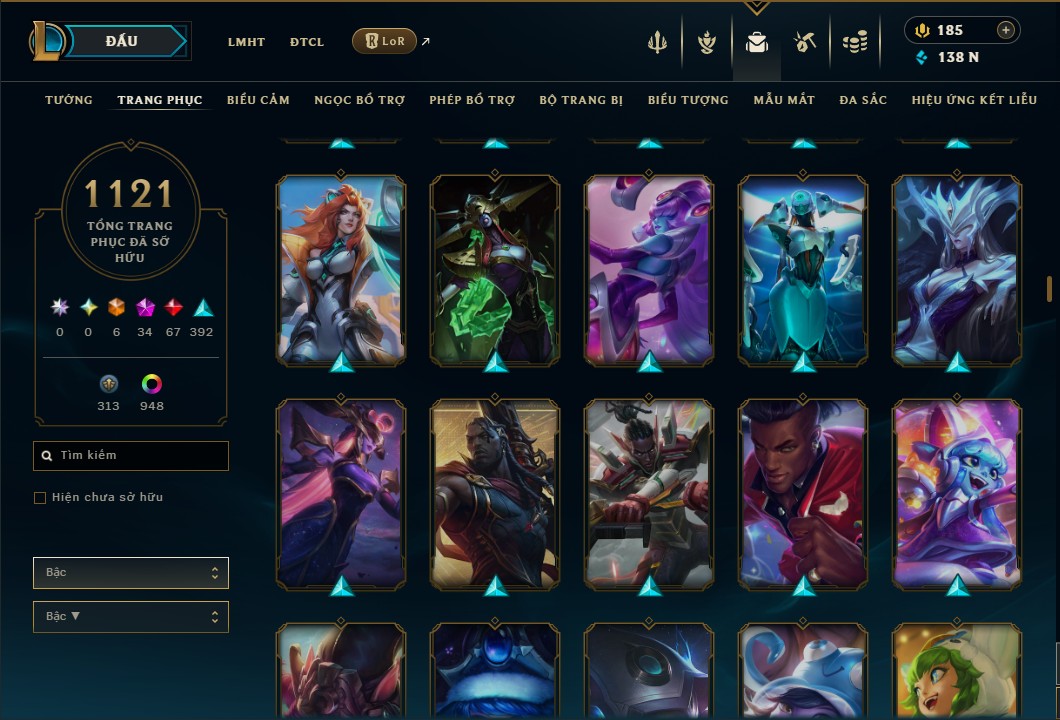Select the orange-haired woman skin card

(x=341, y=268)
